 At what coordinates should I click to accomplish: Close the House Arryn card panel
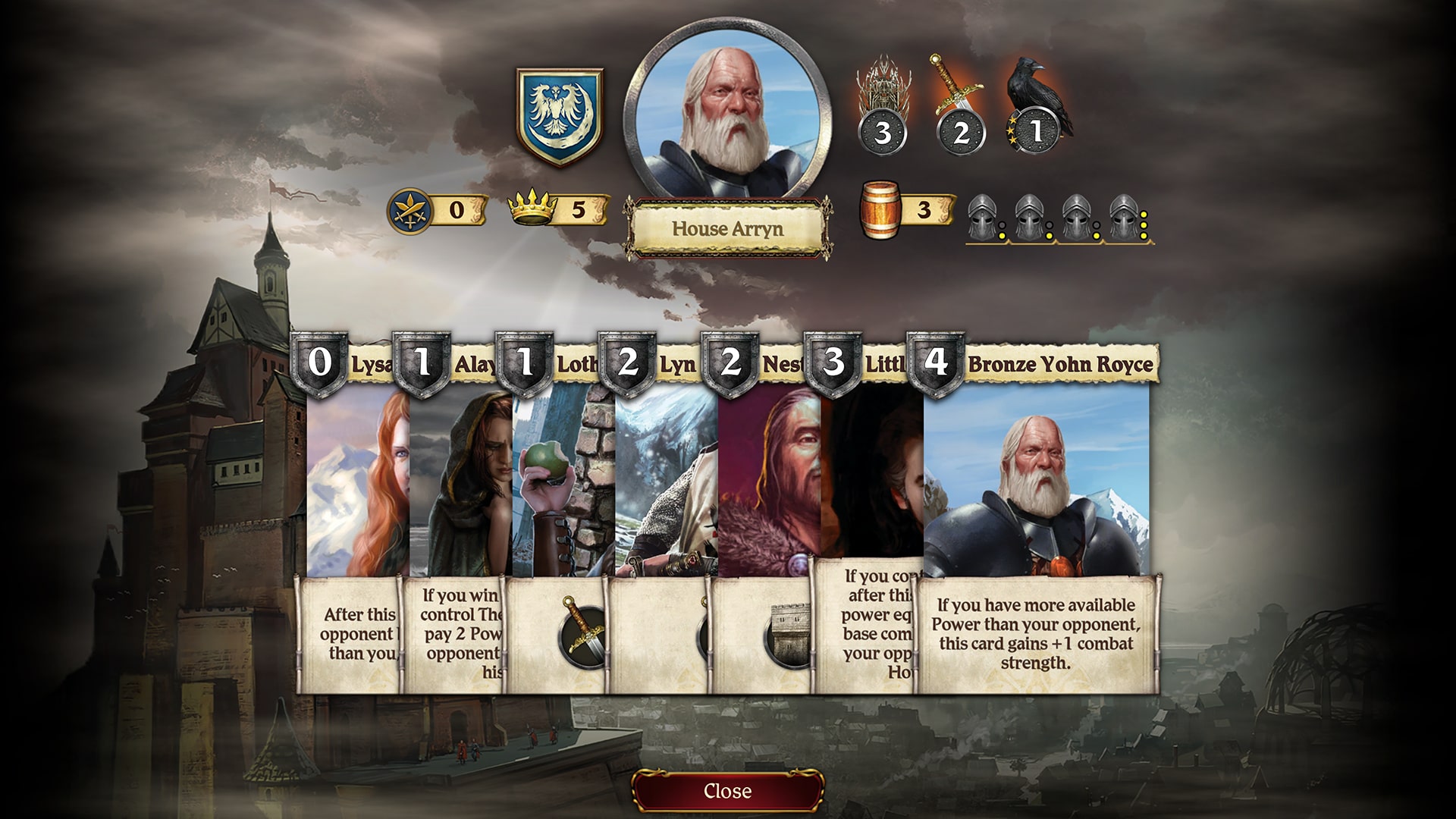click(x=727, y=791)
